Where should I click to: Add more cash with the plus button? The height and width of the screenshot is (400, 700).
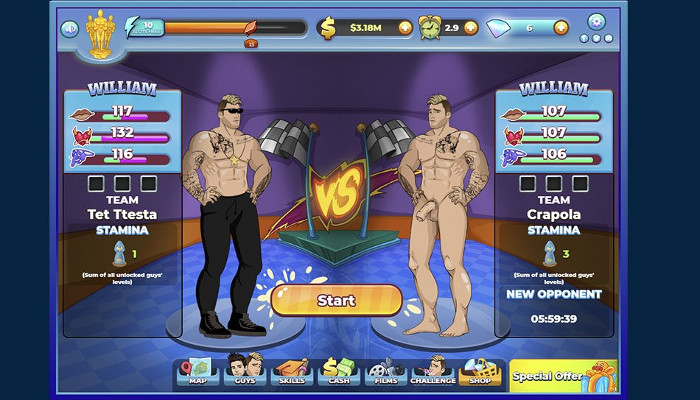405,28
